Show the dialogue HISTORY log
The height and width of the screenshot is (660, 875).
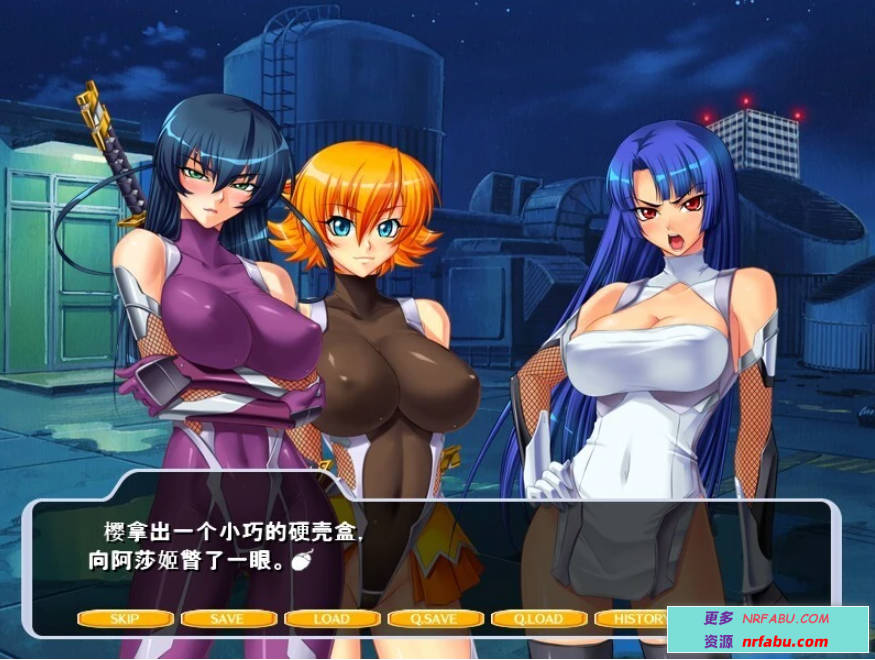[x=634, y=618]
